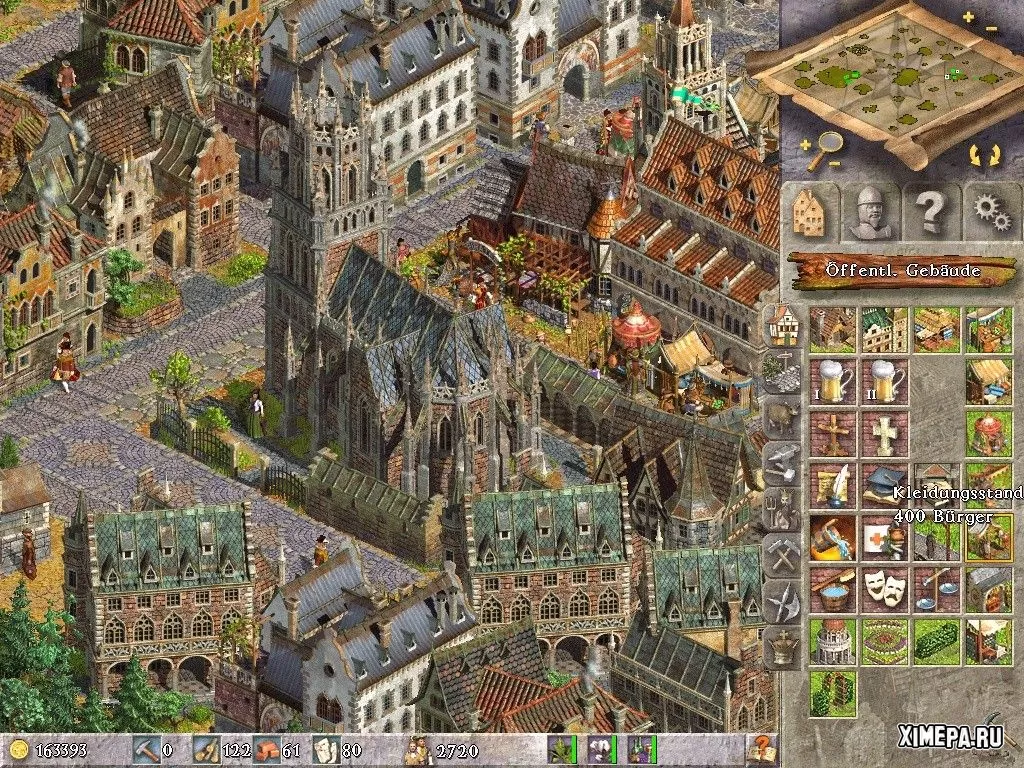1024x768 pixels.
Task: Select the signpost and road building category
Action: [x=781, y=370]
